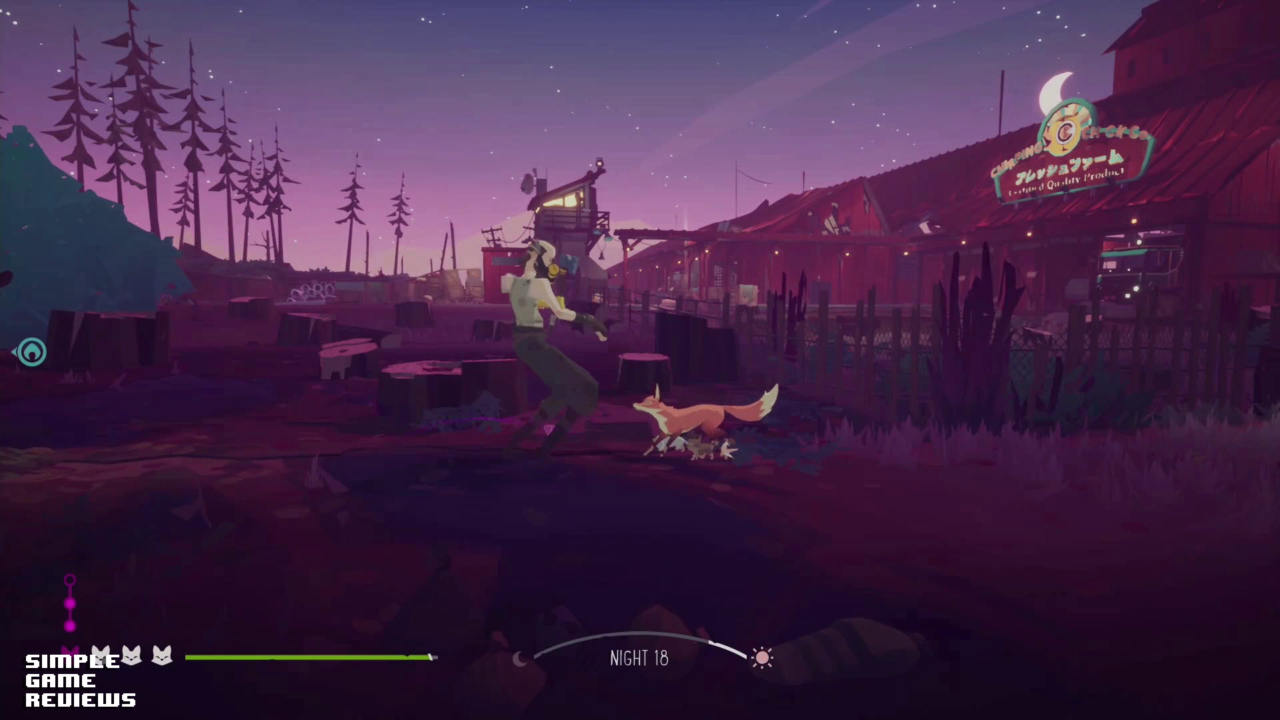Toggle the topmost hollow pink skill node
1280x720 pixels.
coord(70,580)
